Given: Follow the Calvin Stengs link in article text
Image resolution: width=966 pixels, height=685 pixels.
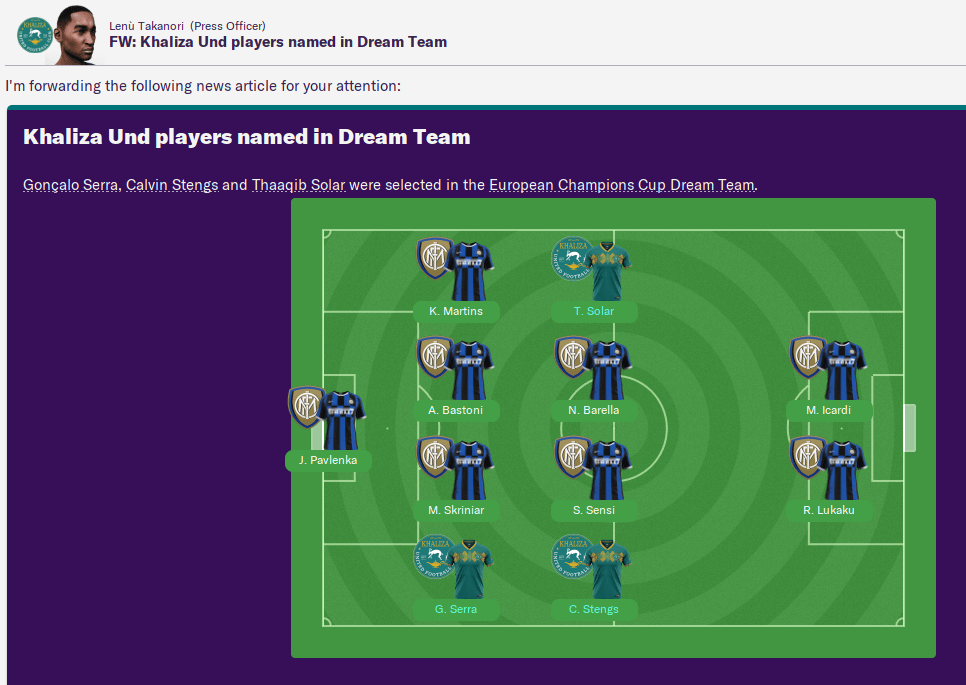Looking at the screenshot, I should (171, 185).
